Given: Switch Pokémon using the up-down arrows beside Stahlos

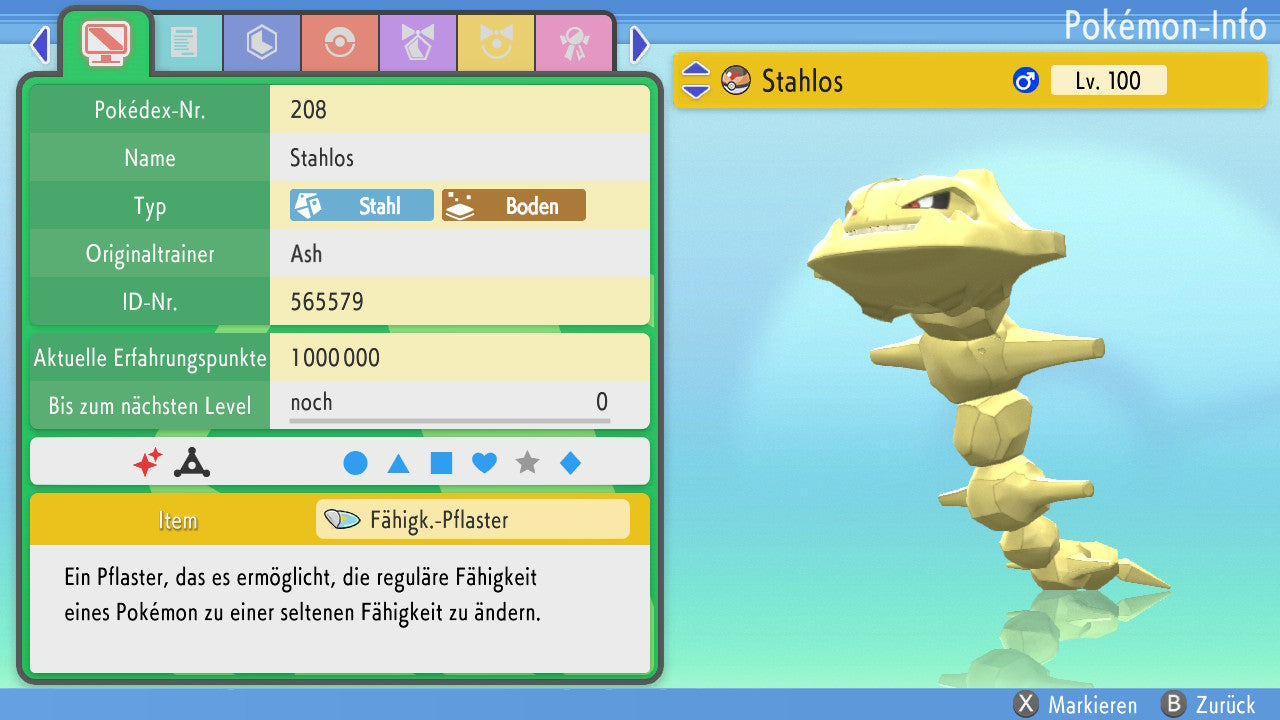Looking at the screenshot, I should (696, 80).
